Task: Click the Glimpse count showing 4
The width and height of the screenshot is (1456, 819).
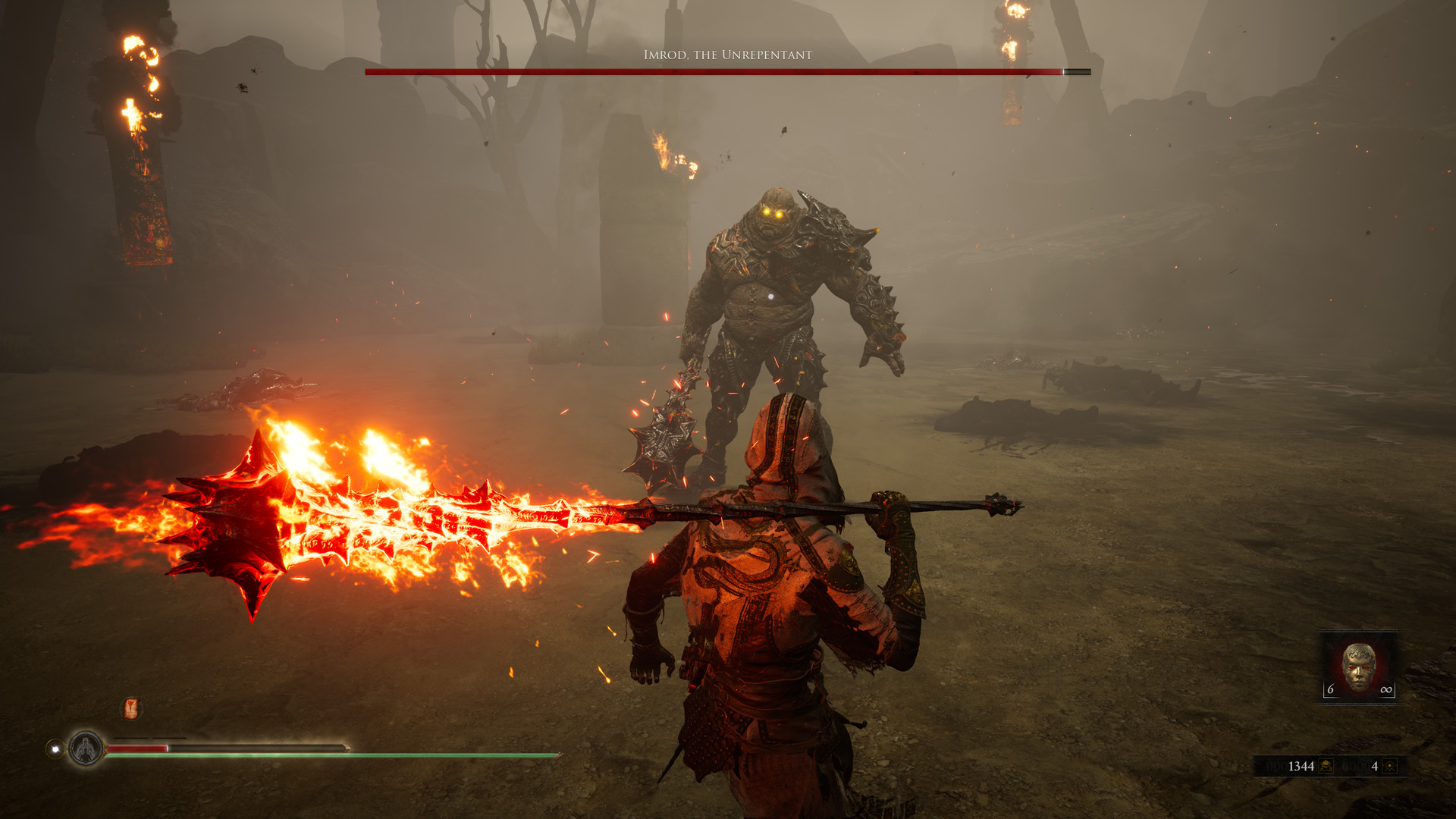Action: click(x=1376, y=767)
